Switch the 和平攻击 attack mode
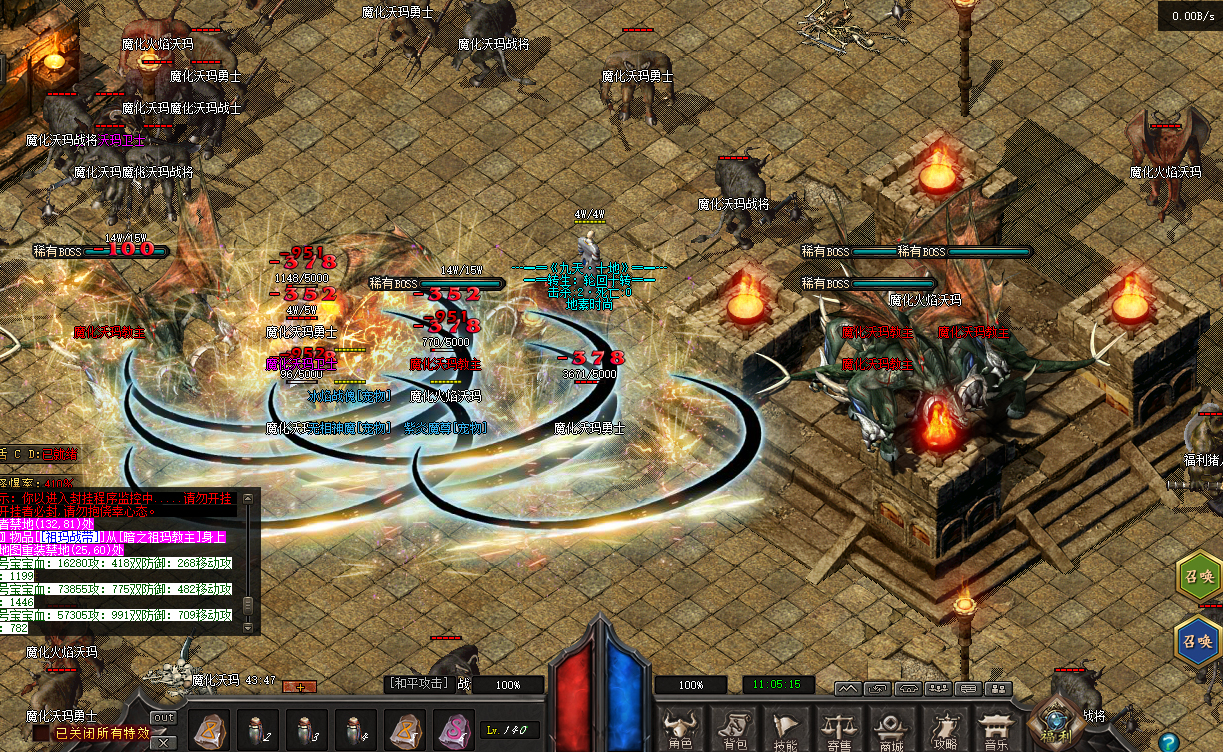The height and width of the screenshot is (752, 1223). tap(418, 684)
